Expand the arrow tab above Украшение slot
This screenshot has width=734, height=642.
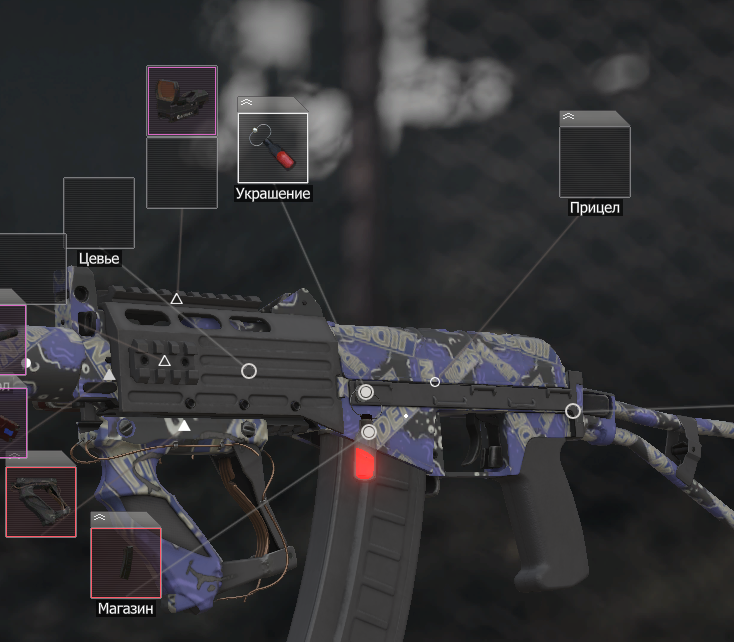coord(247,103)
